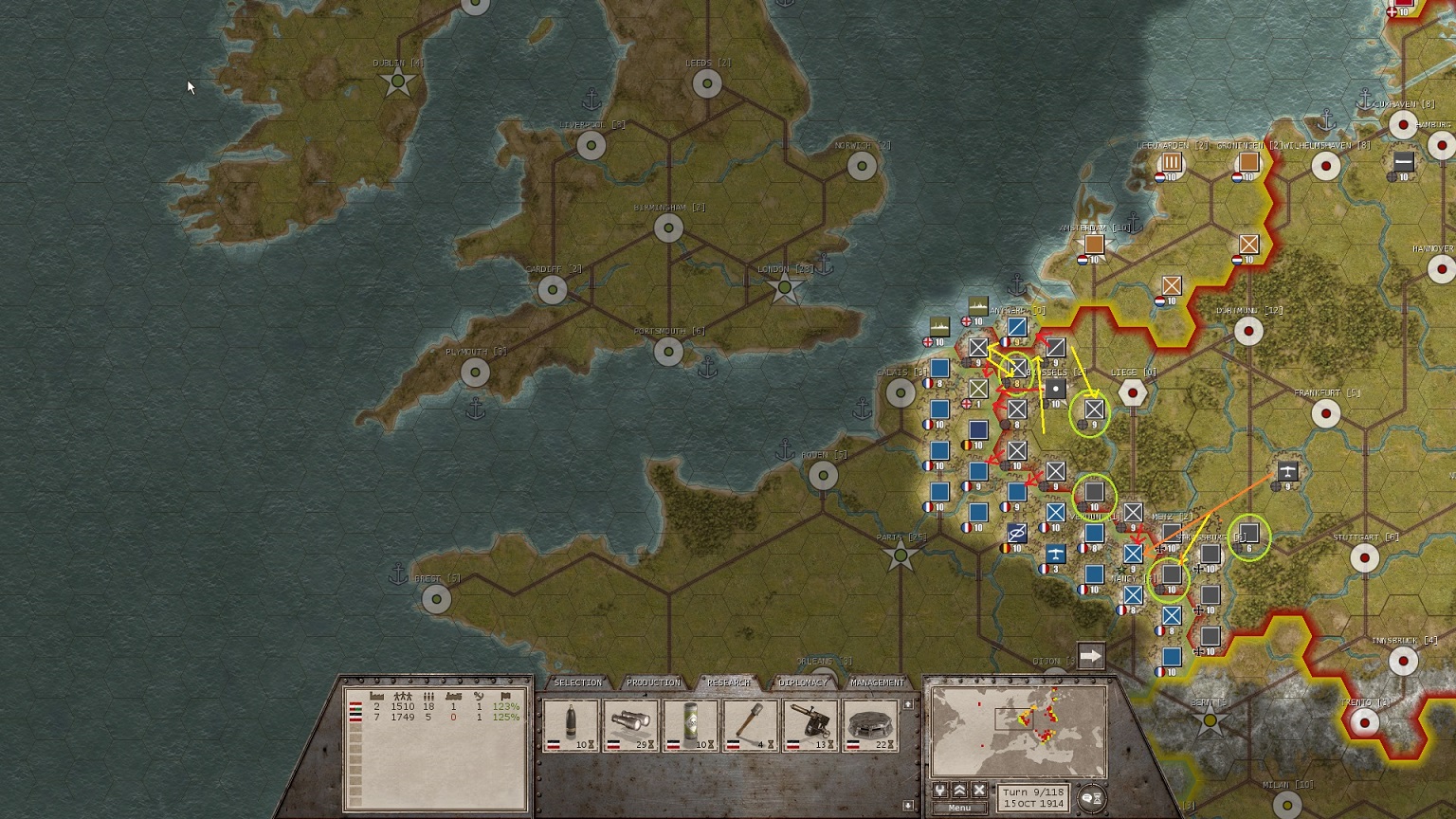The height and width of the screenshot is (819, 1456).
Task: Open the Production tab
Action: (653, 682)
